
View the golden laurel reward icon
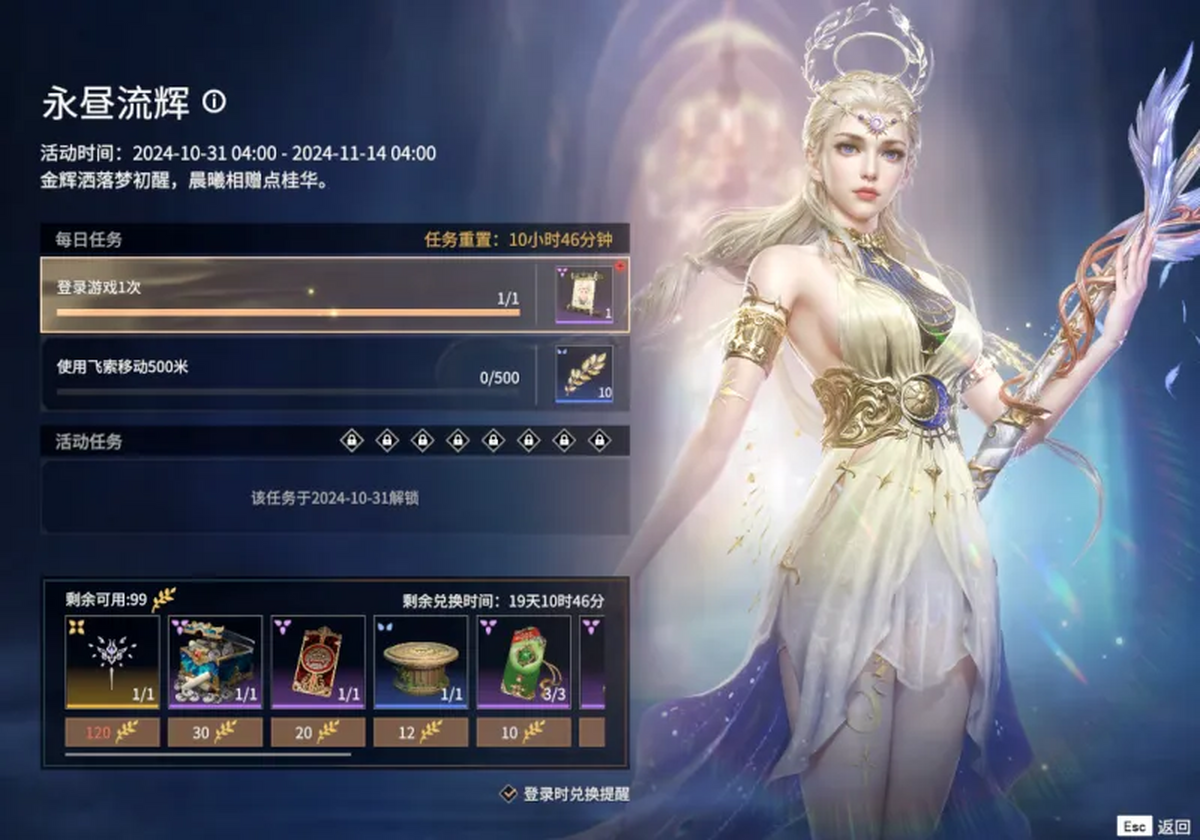[x=584, y=375]
